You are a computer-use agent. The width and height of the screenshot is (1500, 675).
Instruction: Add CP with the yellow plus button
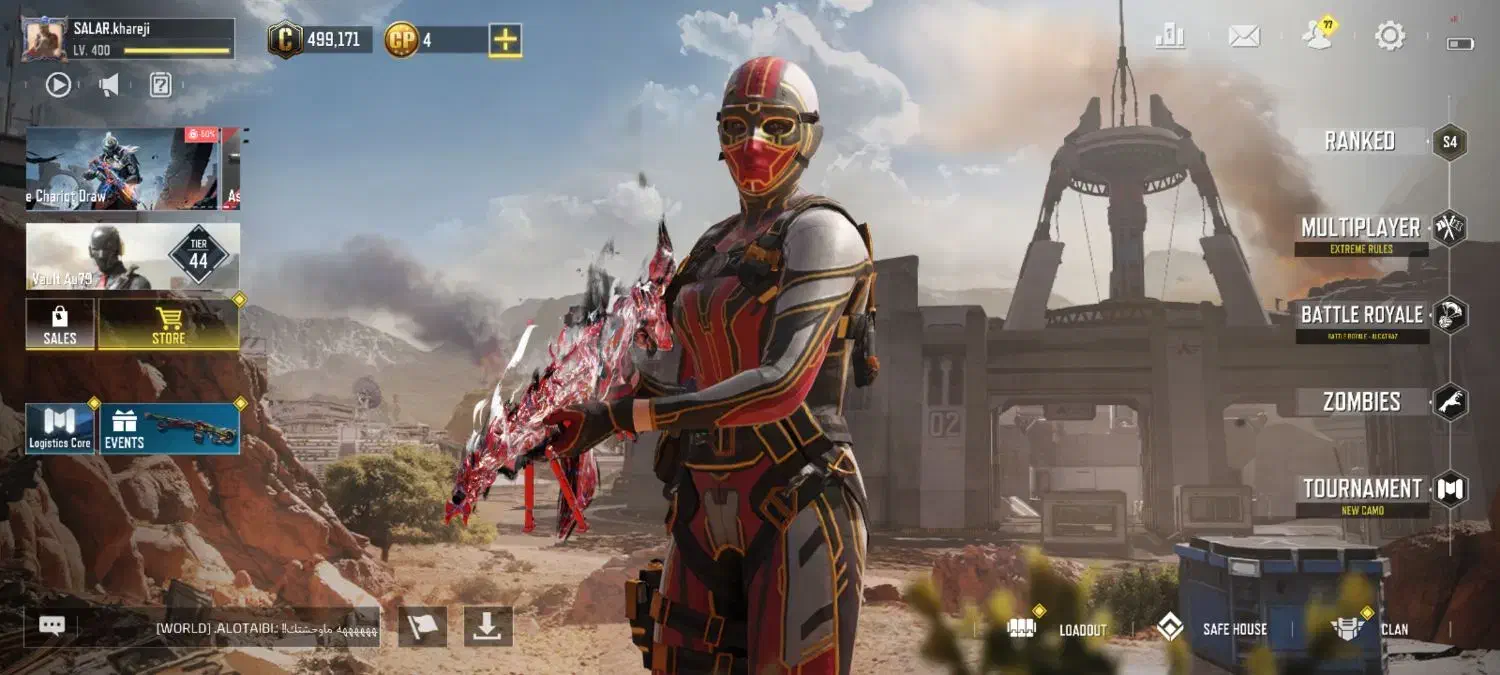[x=505, y=40]
